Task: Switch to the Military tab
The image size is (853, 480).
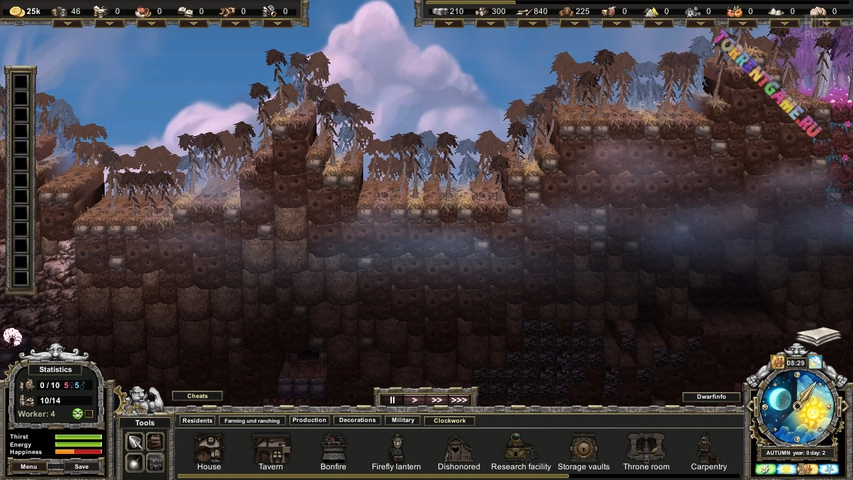Action: coord(402,420)
